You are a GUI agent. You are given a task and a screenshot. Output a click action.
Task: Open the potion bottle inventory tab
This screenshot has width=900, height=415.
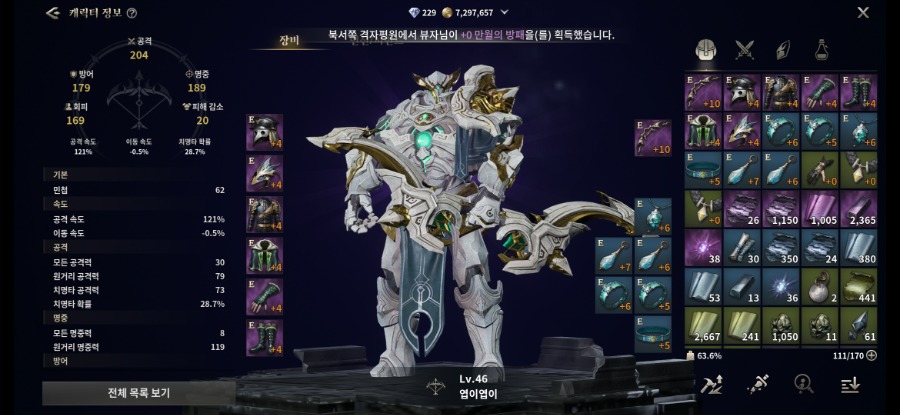(821, 49)
